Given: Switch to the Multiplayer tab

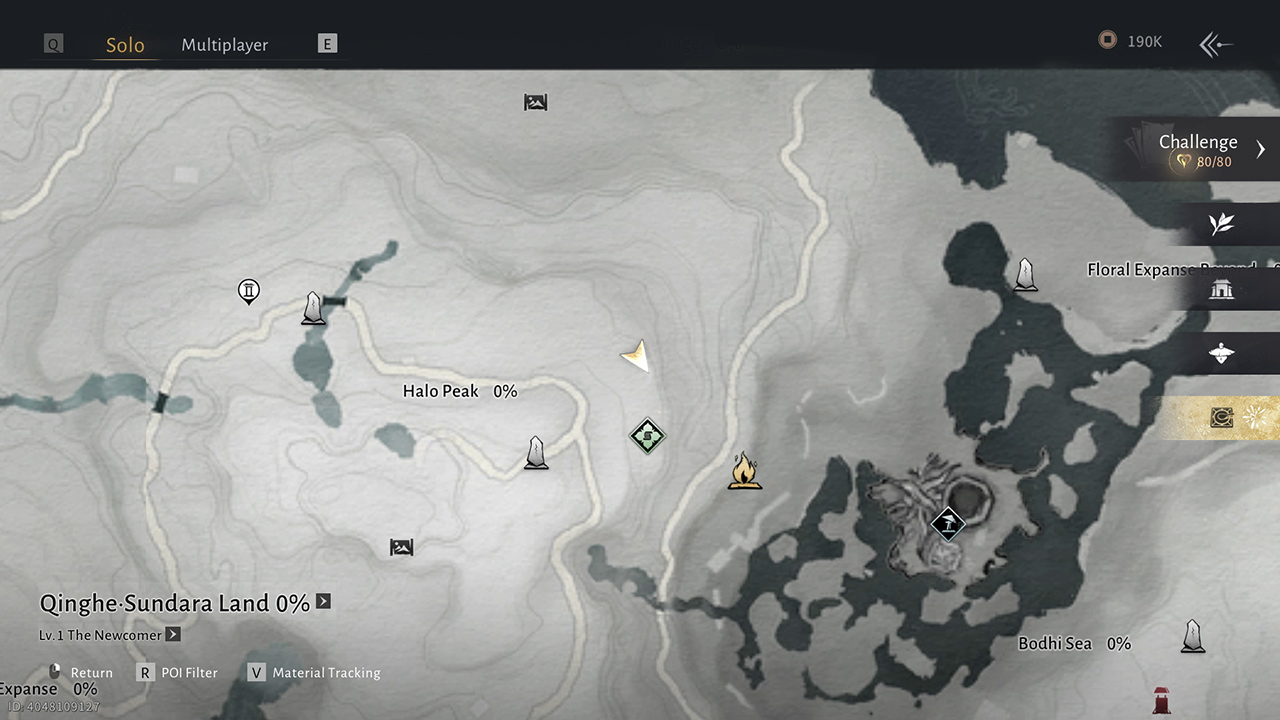Looking at the screenshot, I should (224, 45).
